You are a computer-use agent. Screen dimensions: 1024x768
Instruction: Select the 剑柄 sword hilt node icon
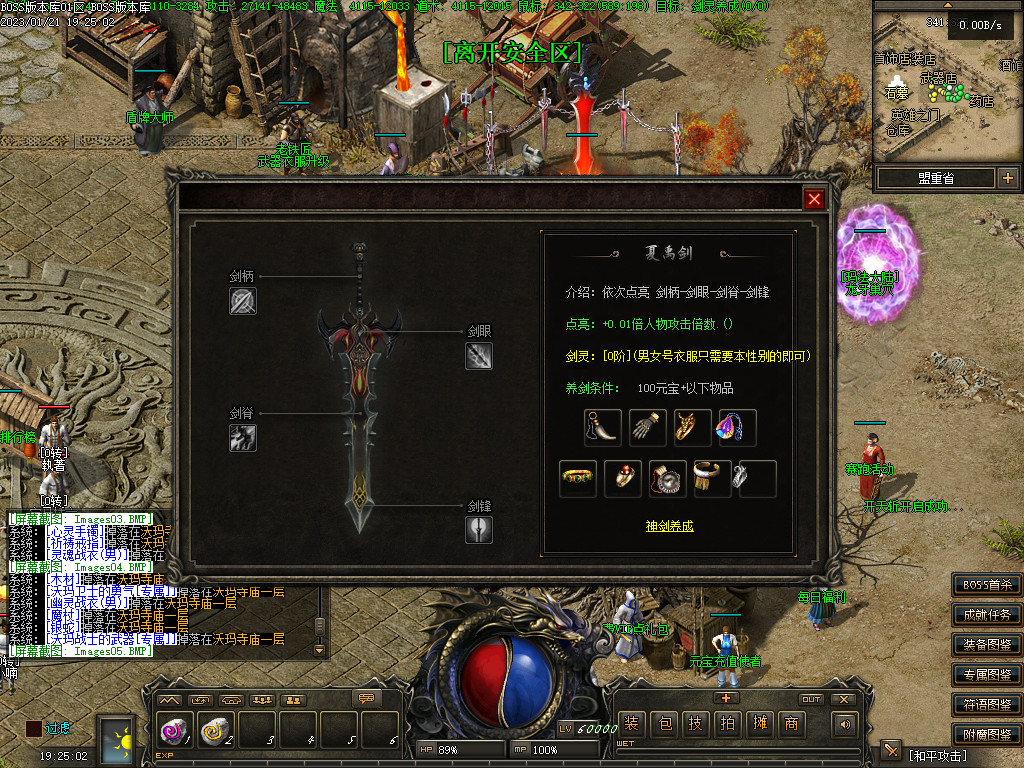pyautogui.click(x=243, y=301)
